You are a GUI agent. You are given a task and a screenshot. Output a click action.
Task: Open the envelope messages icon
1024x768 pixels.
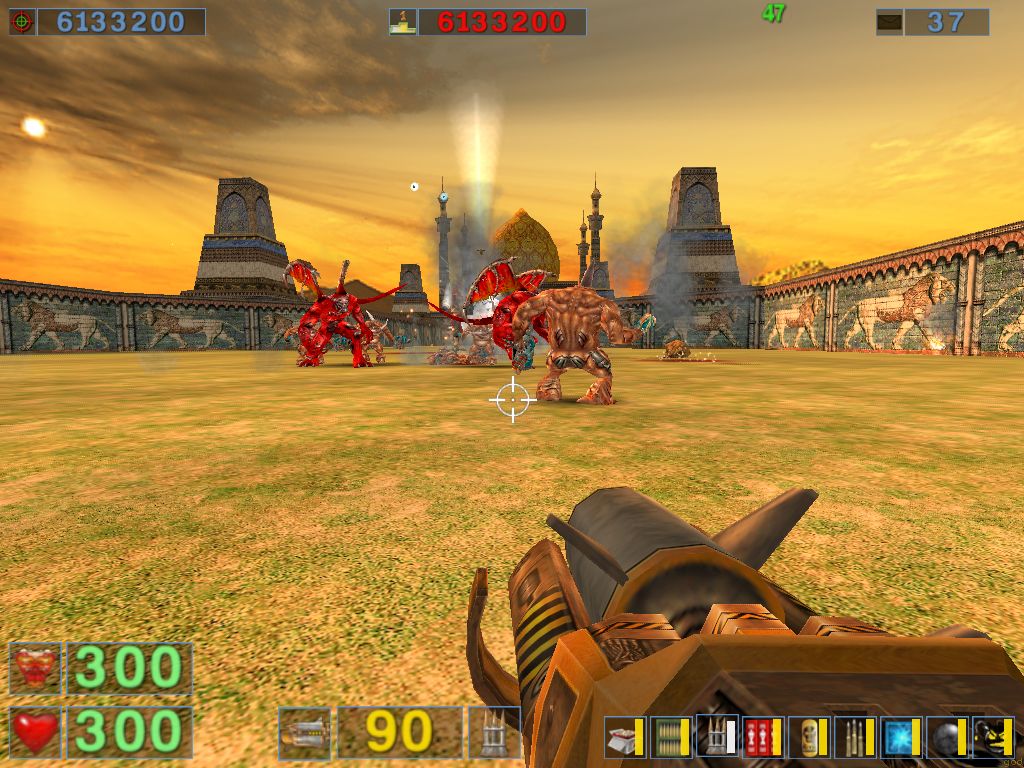pos(889,22)
